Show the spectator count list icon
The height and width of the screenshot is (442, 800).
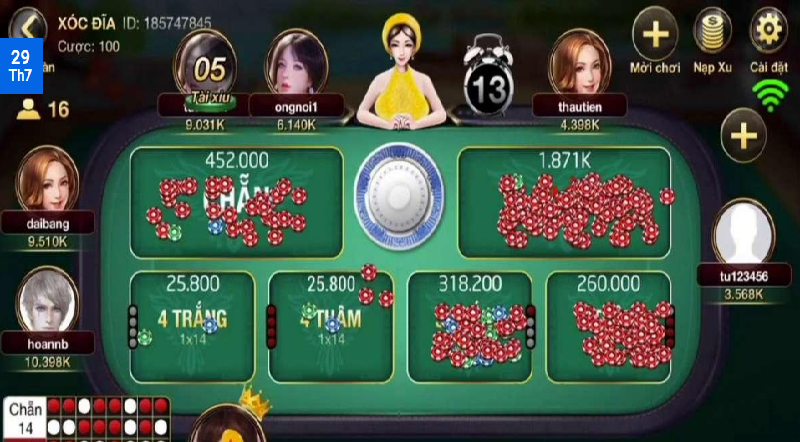(29, 109)
